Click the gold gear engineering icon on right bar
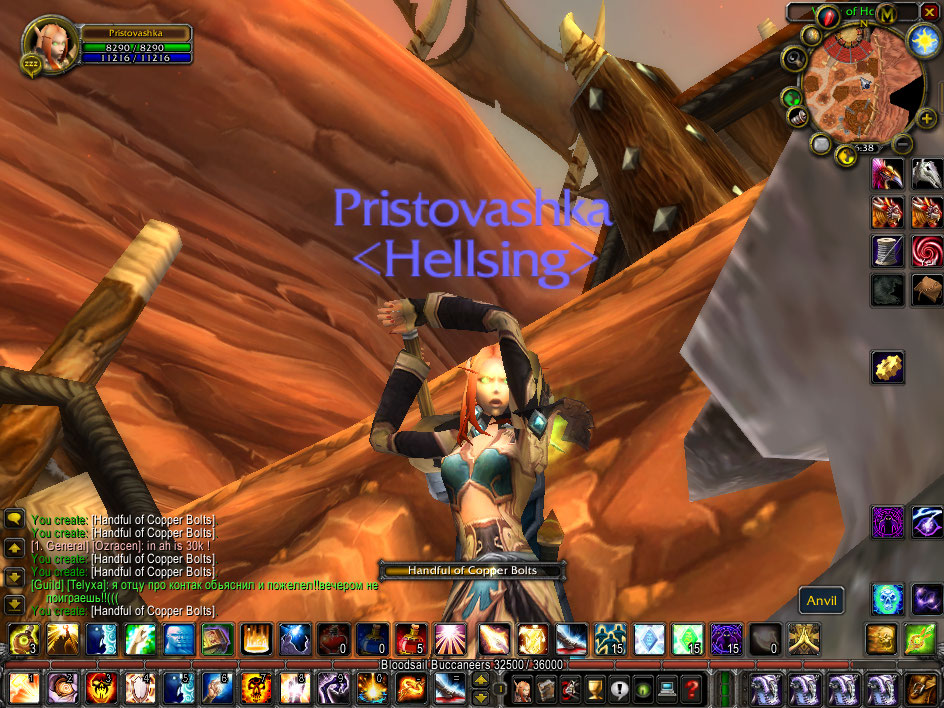 point(887,367)
